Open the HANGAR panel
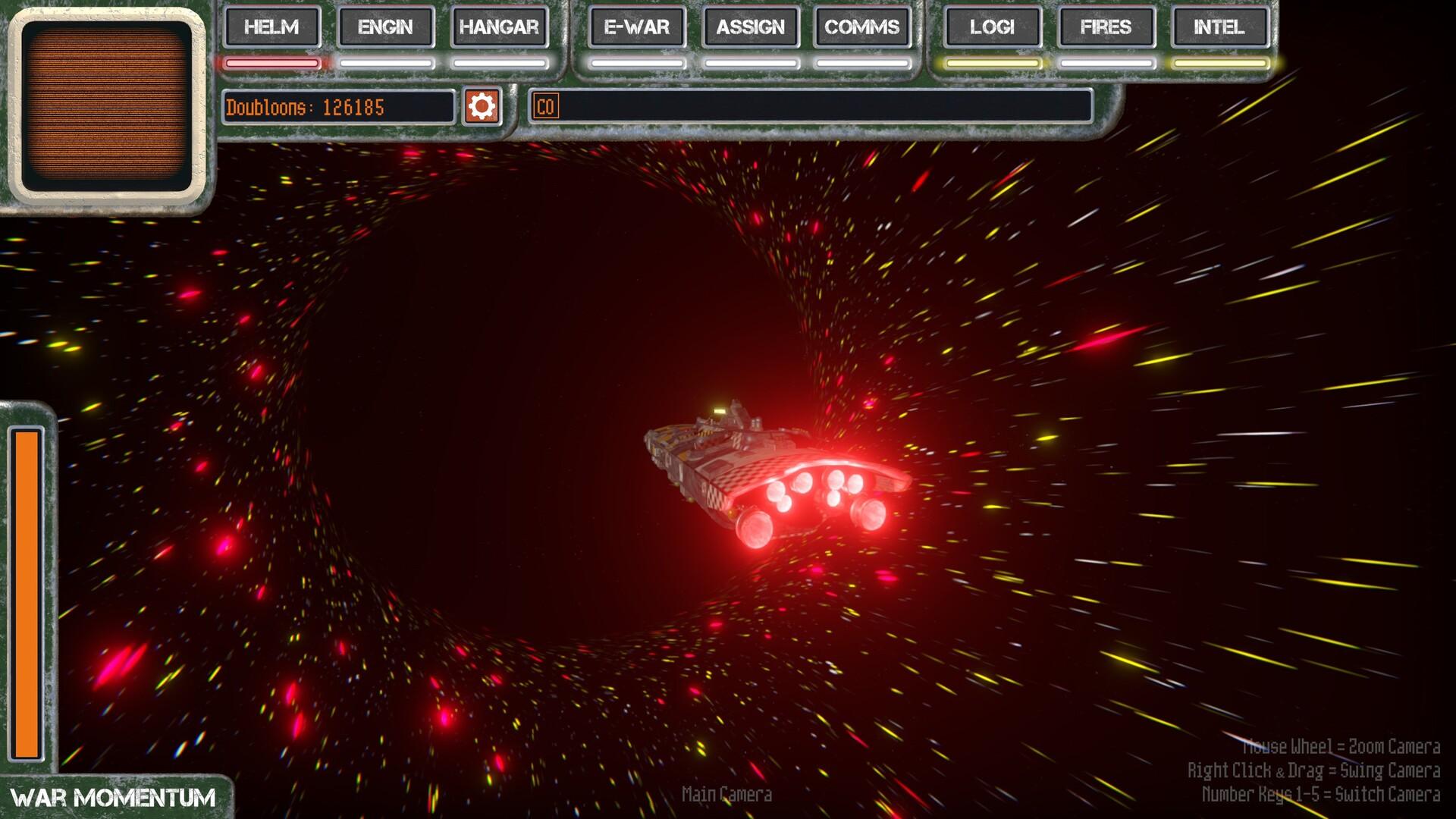 click(499, 27)
